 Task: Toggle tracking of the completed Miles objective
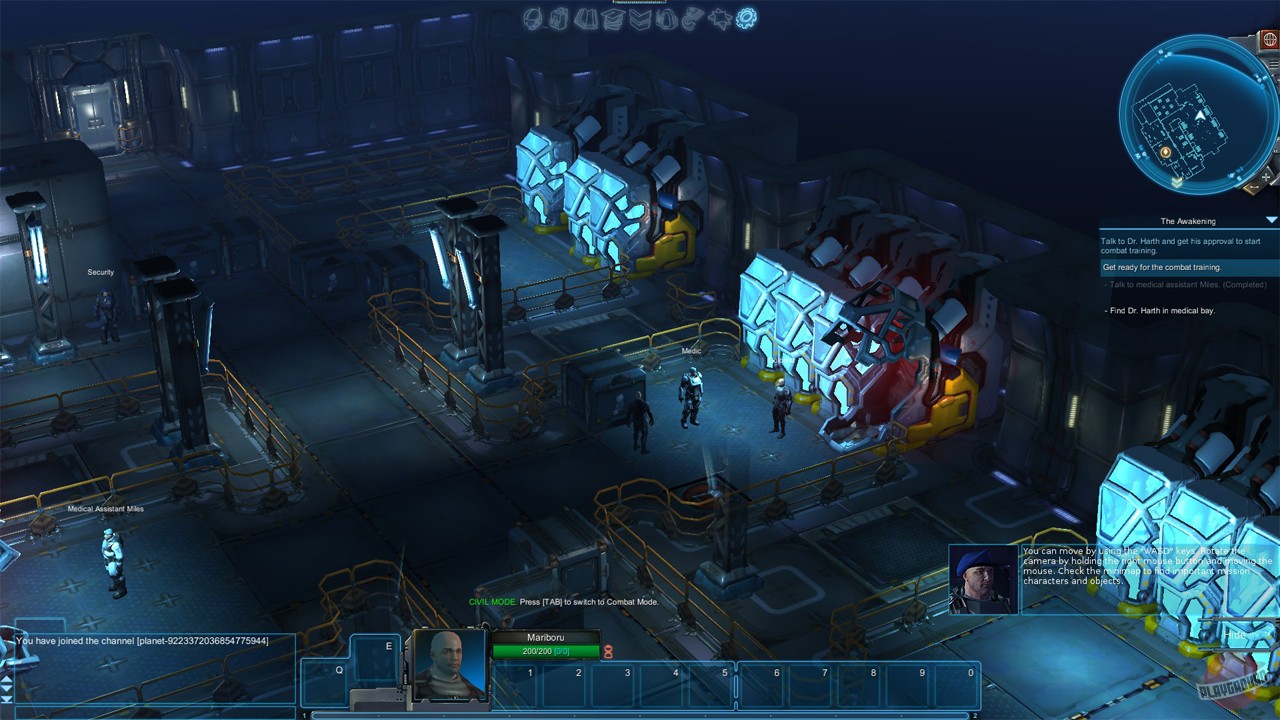[1187, 285]
